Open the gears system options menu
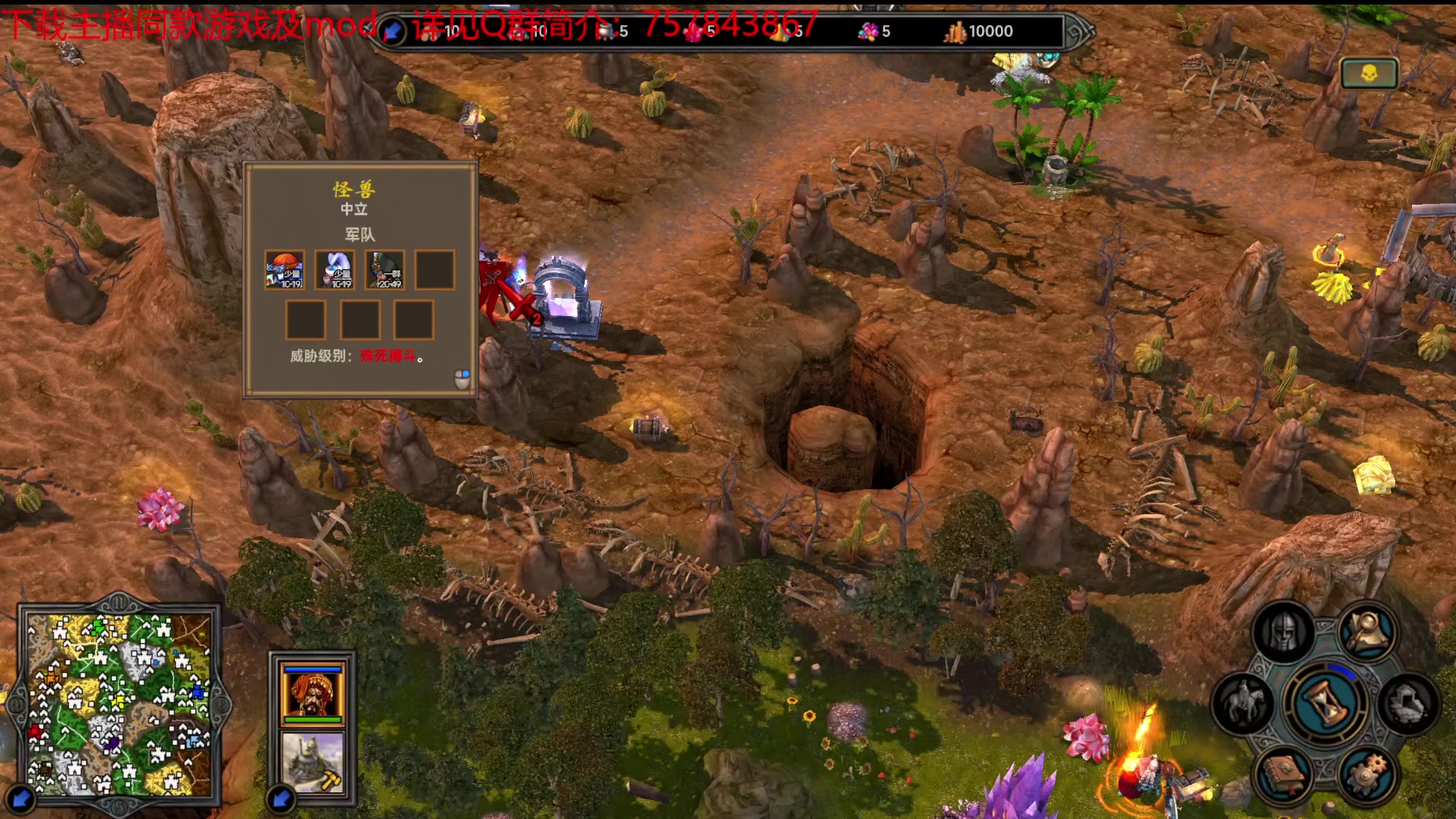The height and width of the screenshot is (819, 1456). pyautogui.click(x=1369, y=773)
